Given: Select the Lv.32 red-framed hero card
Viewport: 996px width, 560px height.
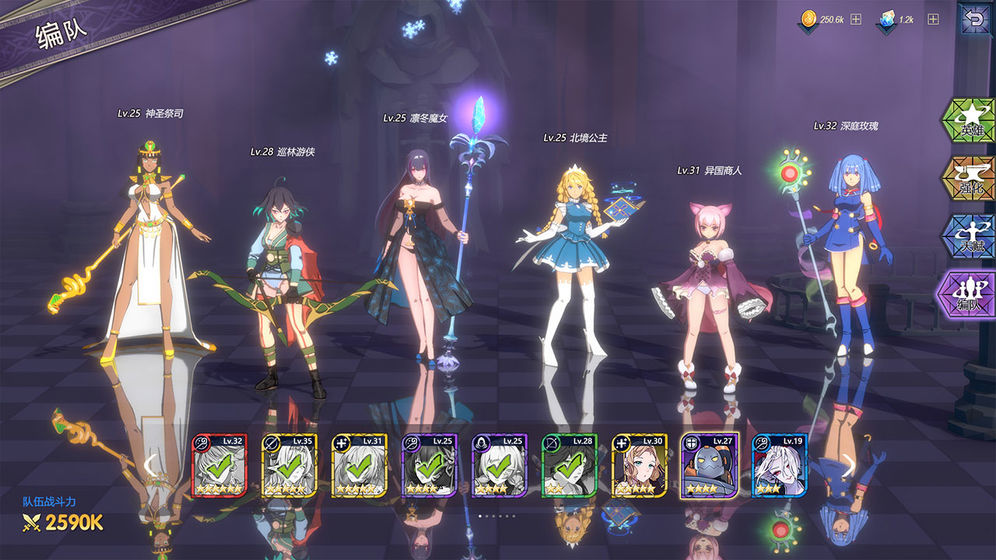Looking at the screenshot, I should coord(219,465).
